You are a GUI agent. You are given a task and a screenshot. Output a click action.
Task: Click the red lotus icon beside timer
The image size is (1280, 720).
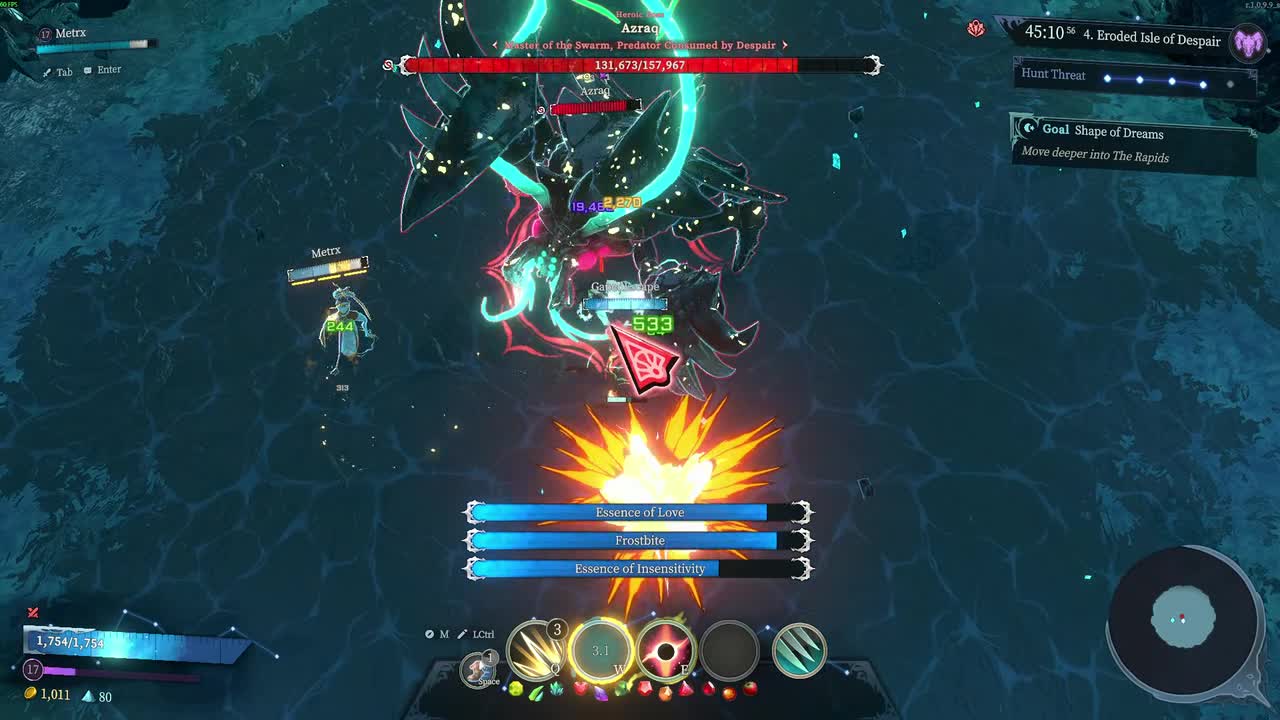pyautogui.click(x=976, y=29)
